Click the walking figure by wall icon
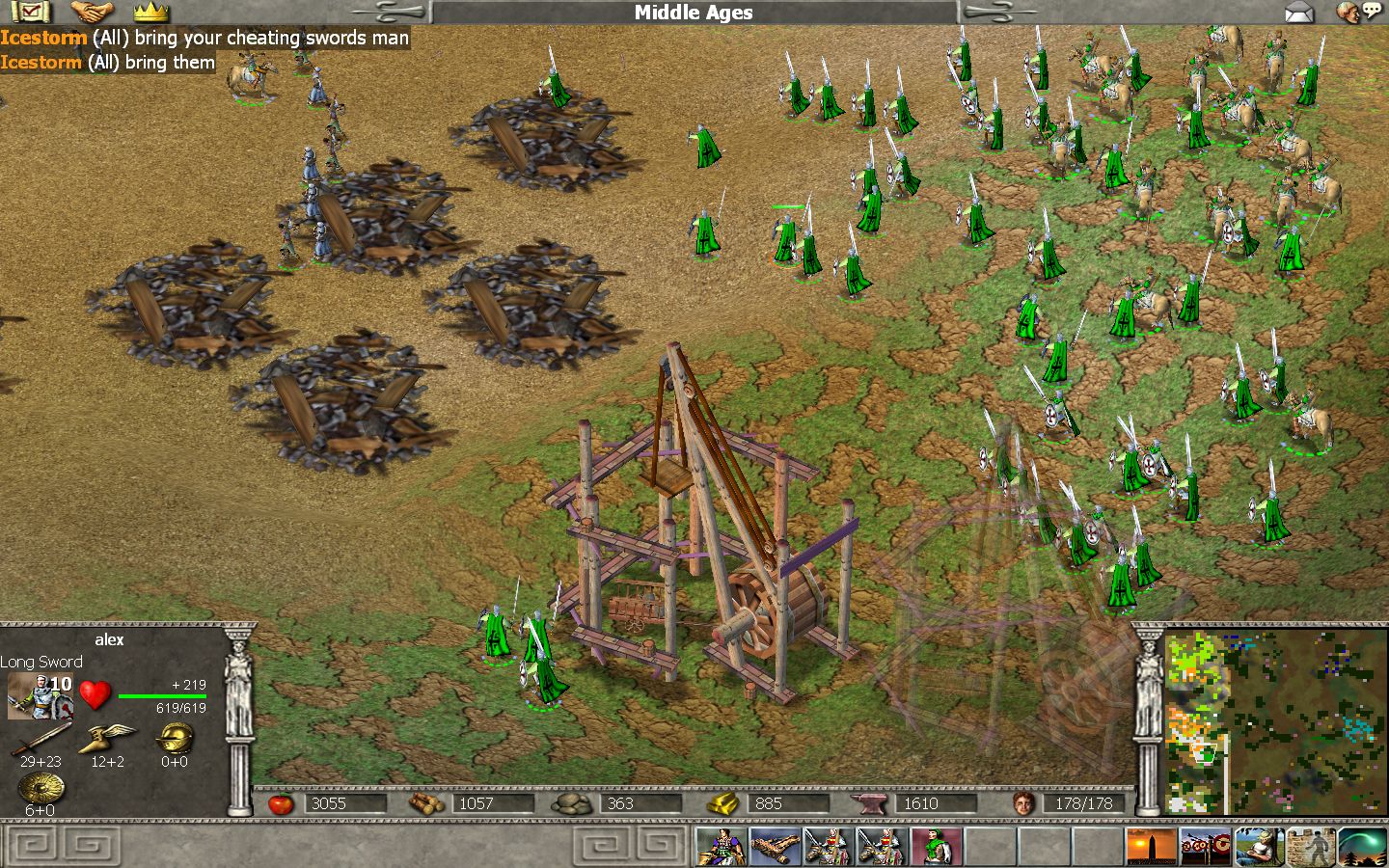Image resolution: width=1389 pixels, height=868 pixels. coord(1311,847)
